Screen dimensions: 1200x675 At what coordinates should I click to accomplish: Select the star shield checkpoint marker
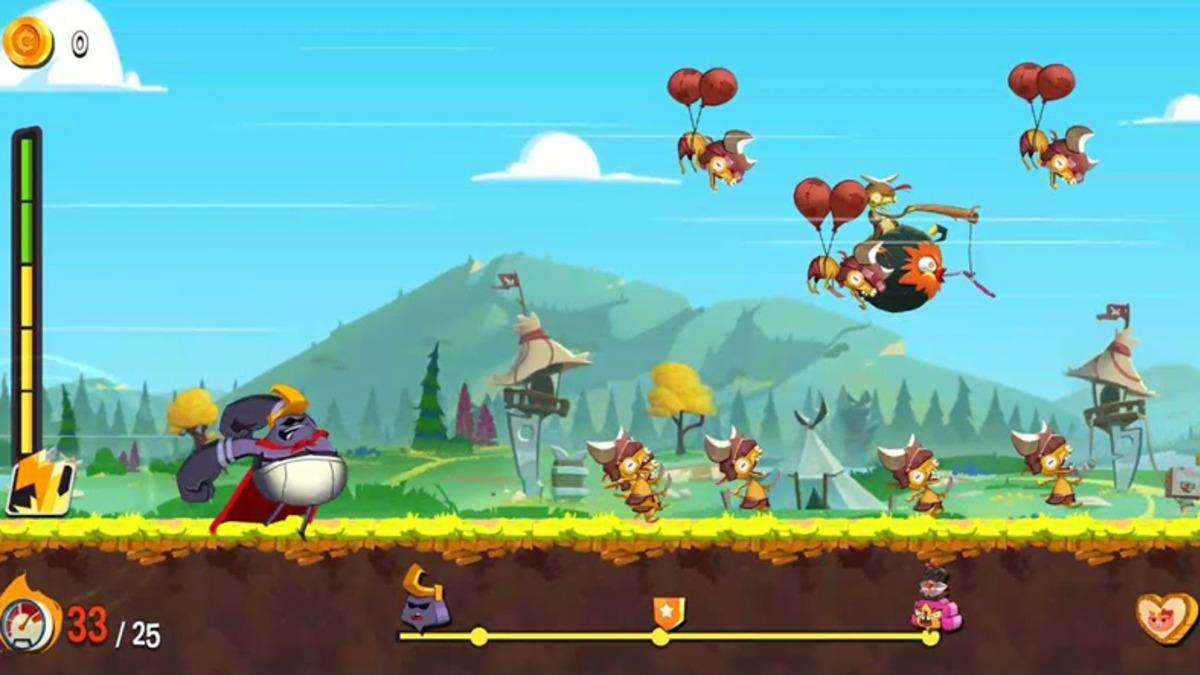pyautogui.click(x=668, y=612)
